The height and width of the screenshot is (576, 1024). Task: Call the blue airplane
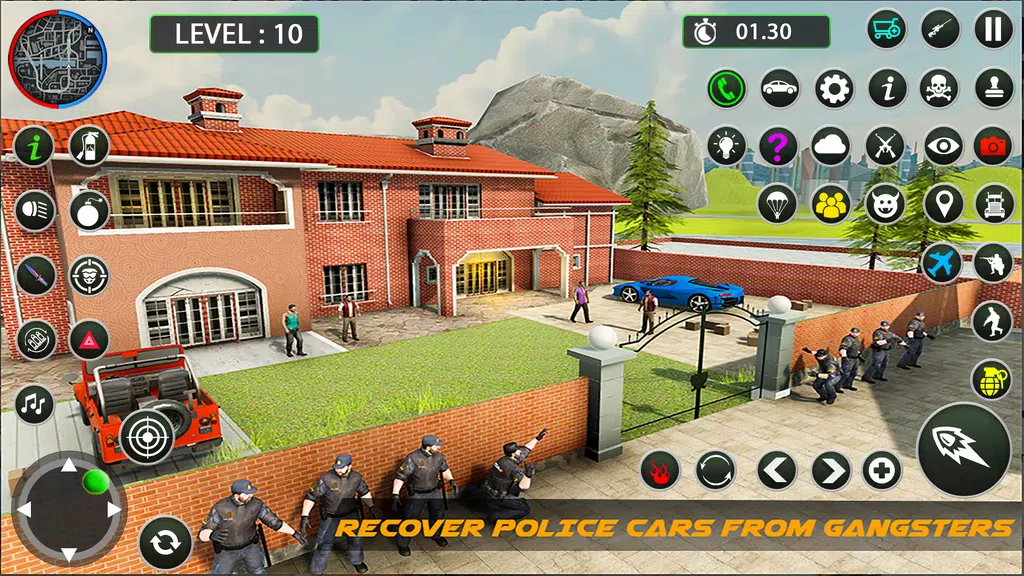point(941,262)
